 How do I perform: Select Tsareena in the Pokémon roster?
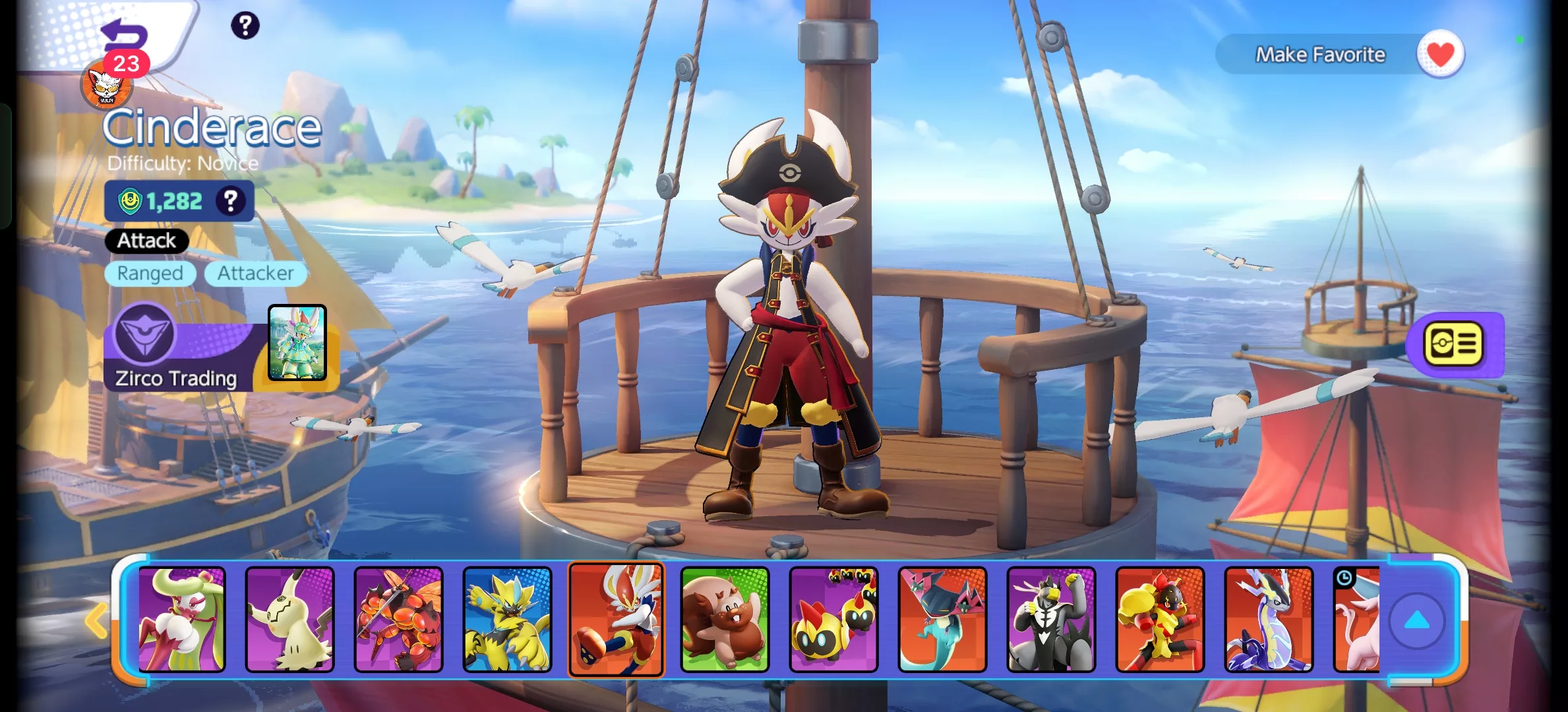coord(181,620)
